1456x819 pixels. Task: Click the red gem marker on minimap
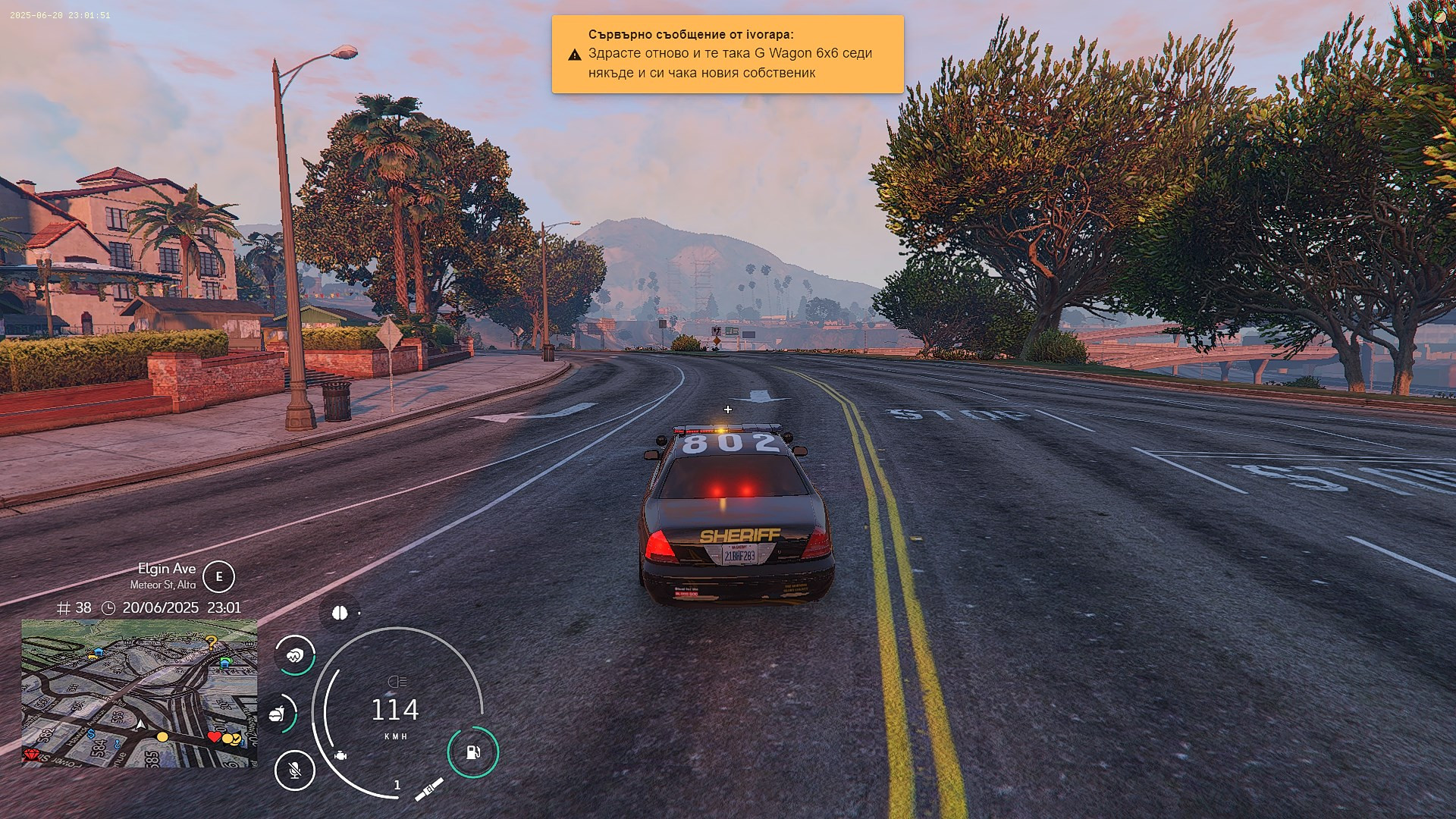(31, 755)
